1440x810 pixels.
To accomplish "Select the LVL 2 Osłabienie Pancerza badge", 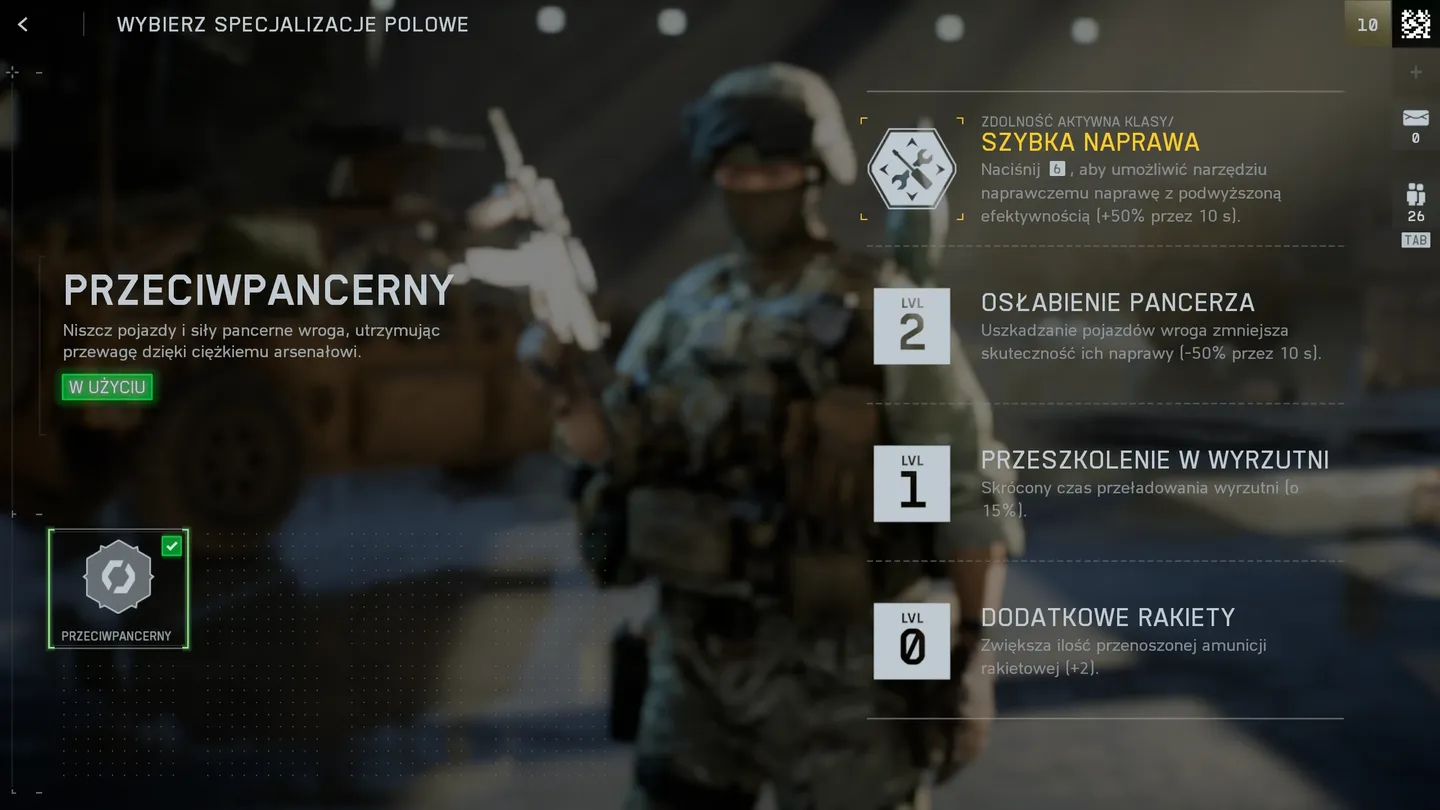I will pyautogui.click(x=911, y=326).
